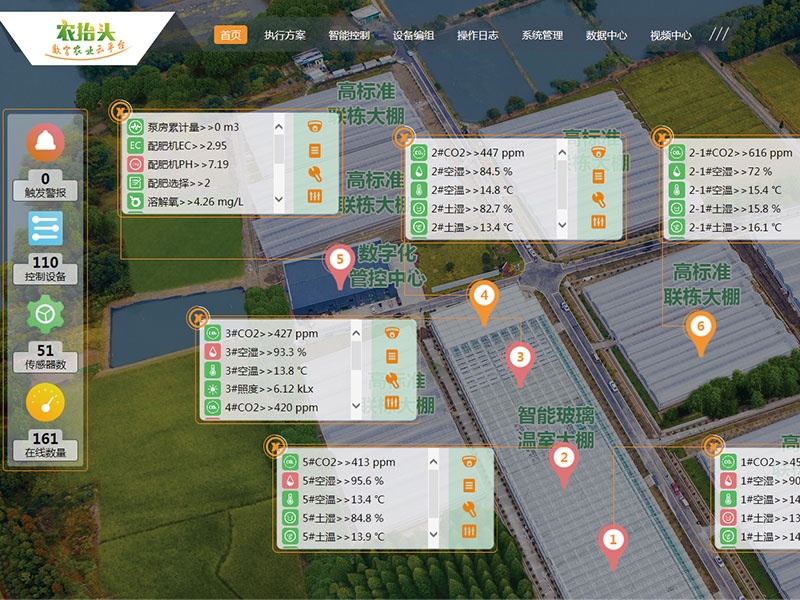Viewport: 800px width, 600px height.
Task: Open the 视频中心 tab
Action: [671, 35]
